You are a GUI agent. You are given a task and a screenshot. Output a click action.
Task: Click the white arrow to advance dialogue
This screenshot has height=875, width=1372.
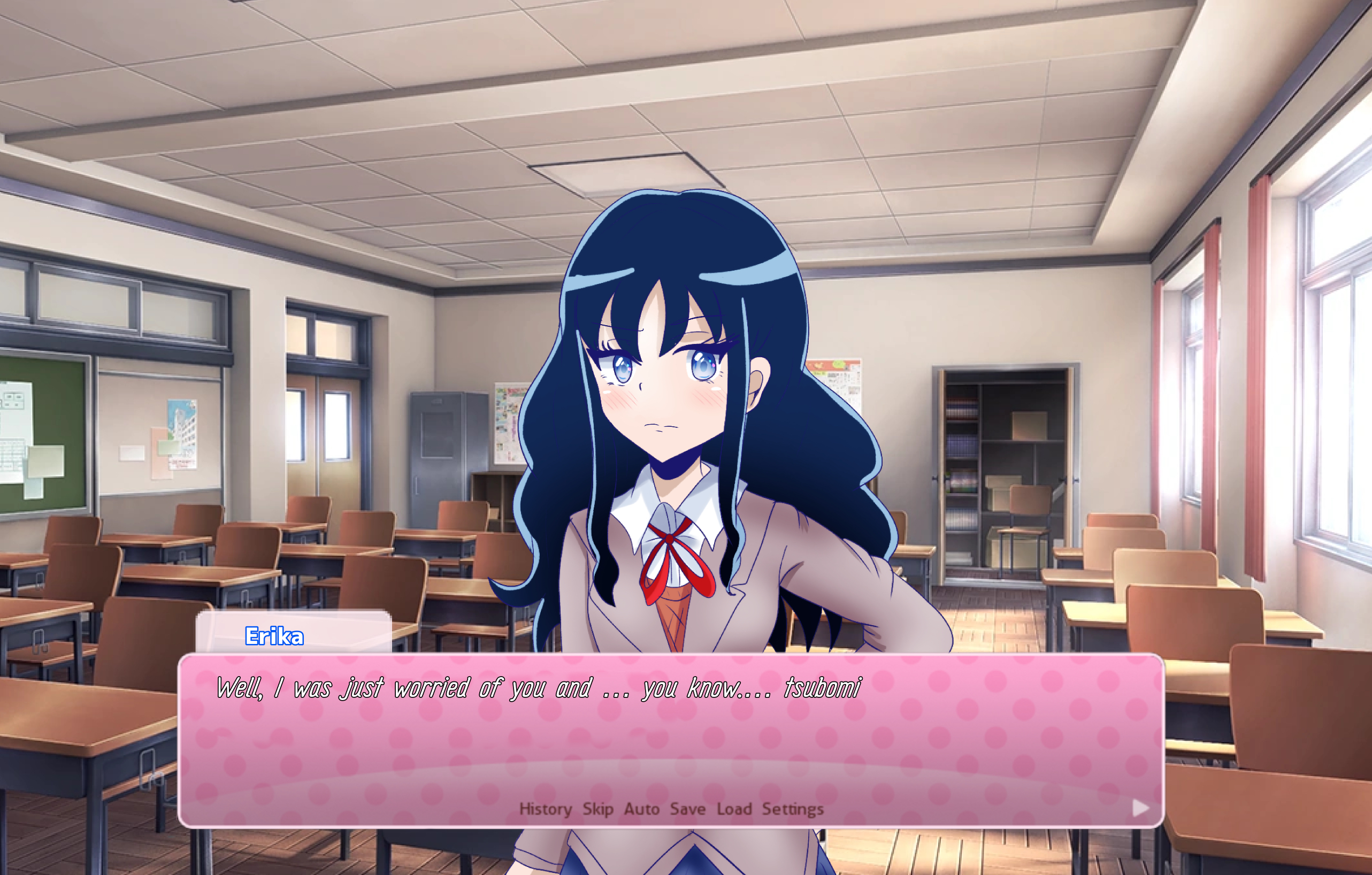click(1140, 808)
